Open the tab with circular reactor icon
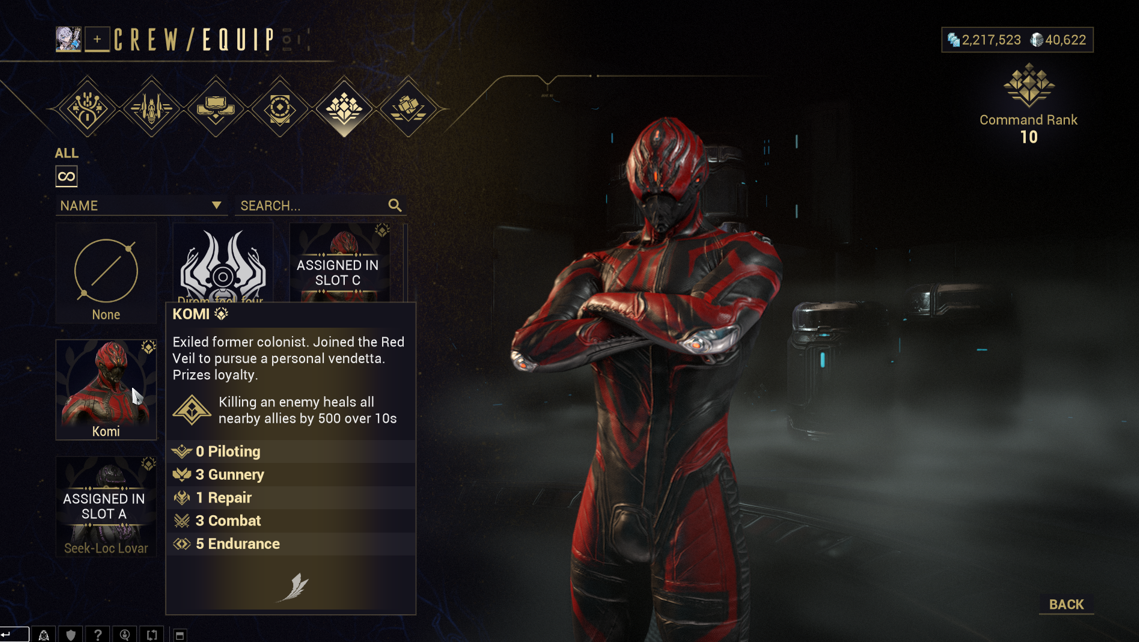 click(280, 108)
